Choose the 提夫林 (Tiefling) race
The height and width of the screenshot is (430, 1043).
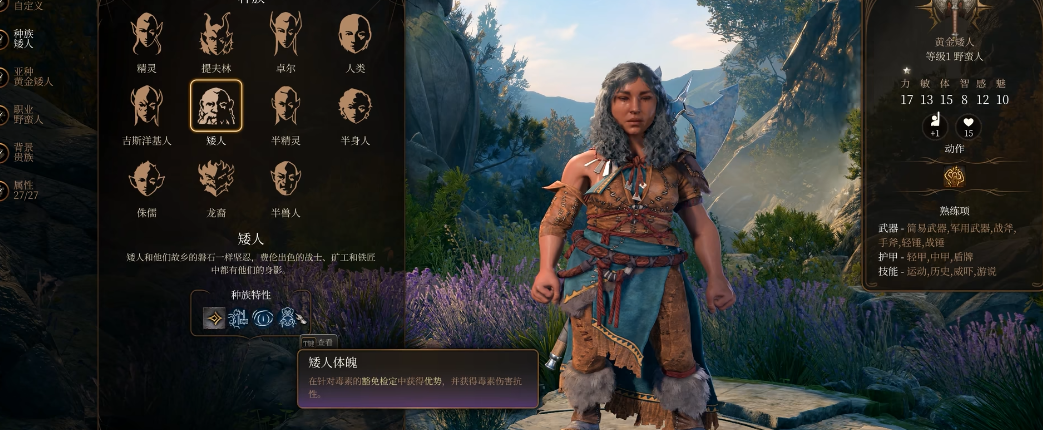216,34
